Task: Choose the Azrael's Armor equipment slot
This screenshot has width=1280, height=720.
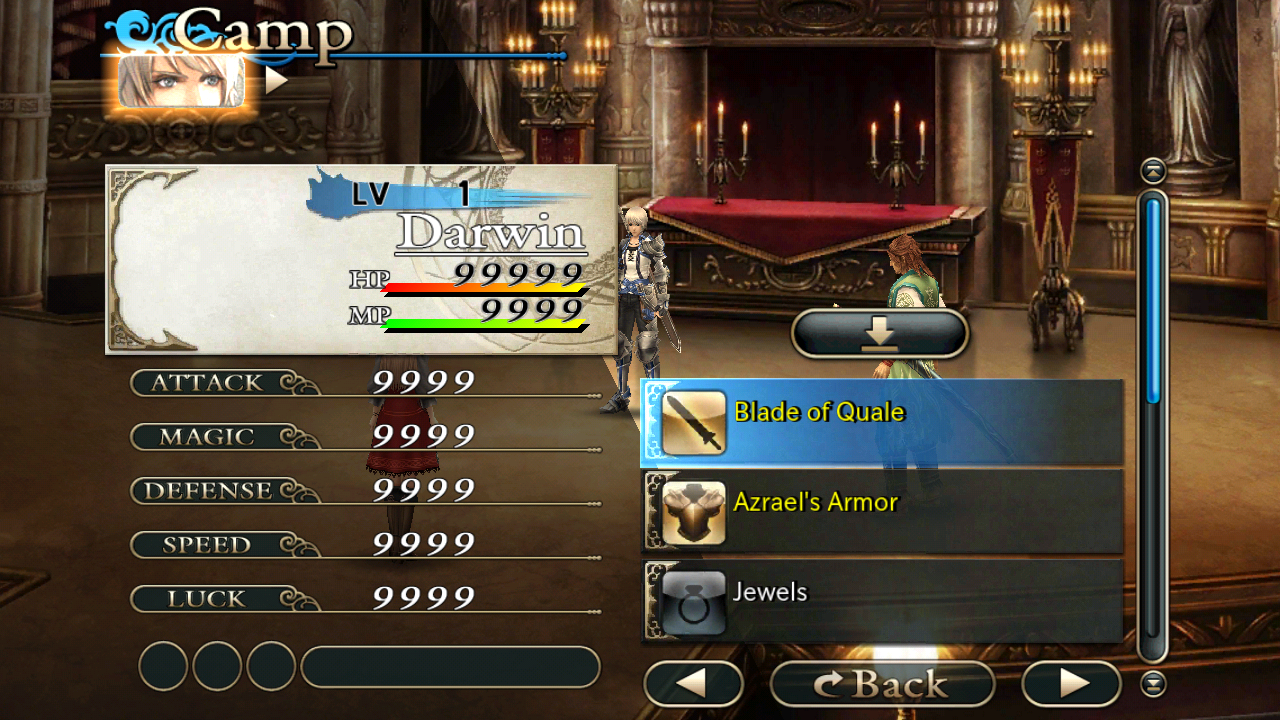Action: (882, 513)
